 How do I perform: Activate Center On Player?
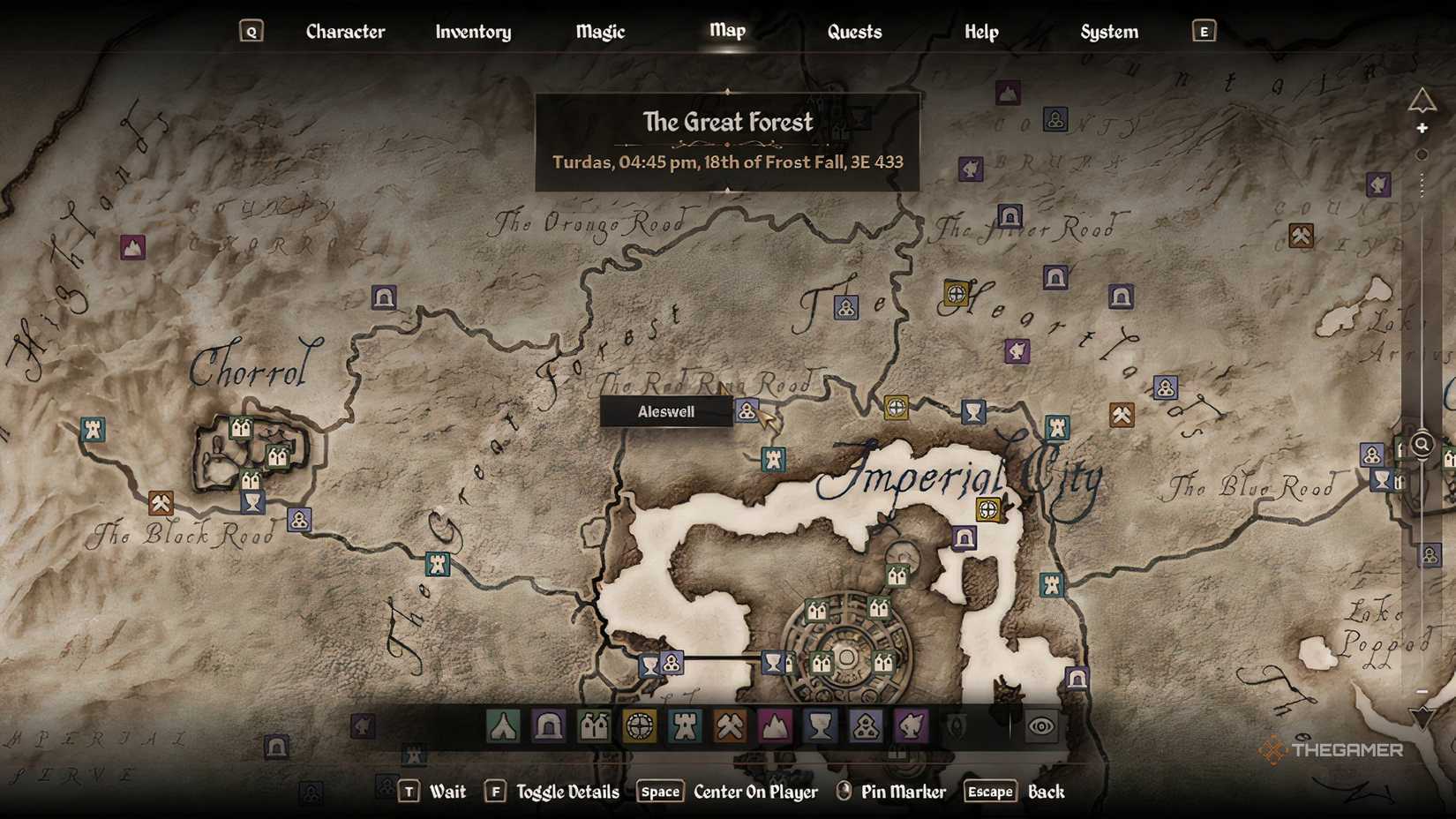754,792
